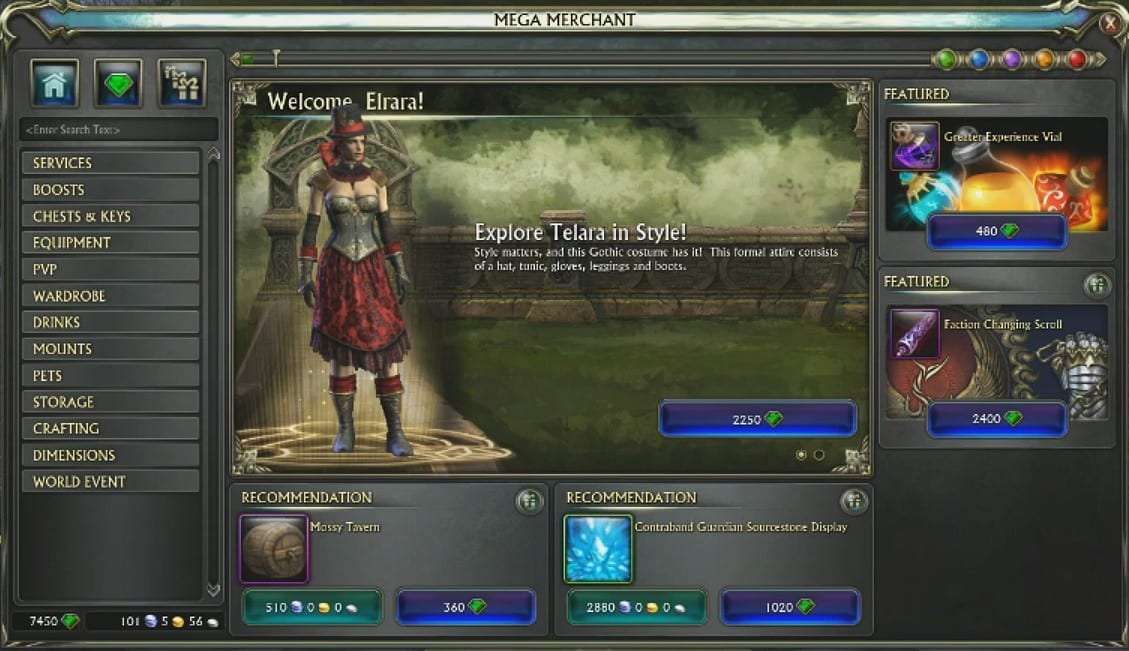This screenshot has height=651, width=1129.
Task: Gift the Faction Changing Scroll
Action: (1097, 286)
